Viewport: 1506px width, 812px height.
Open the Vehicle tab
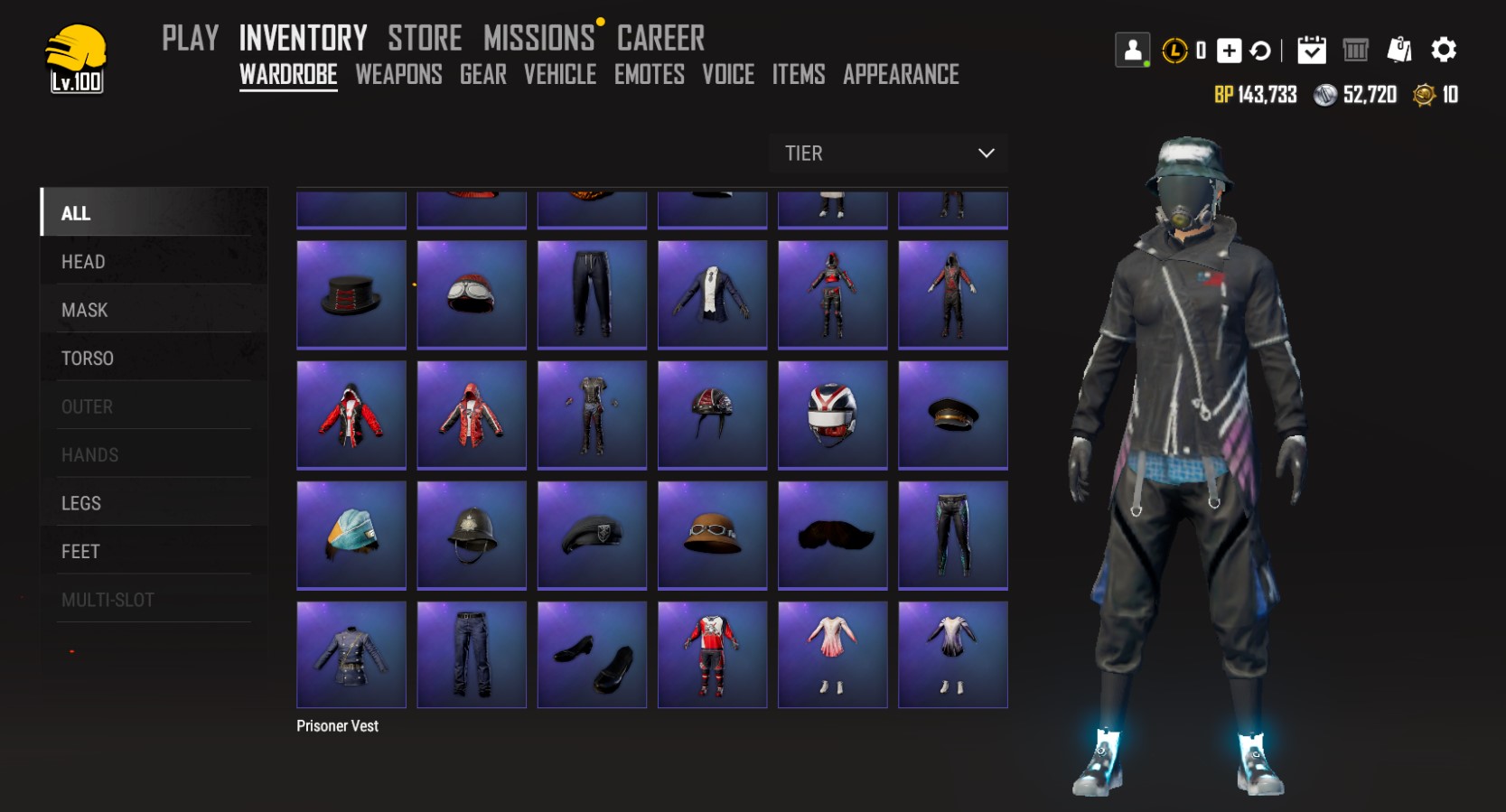[560, 74]
